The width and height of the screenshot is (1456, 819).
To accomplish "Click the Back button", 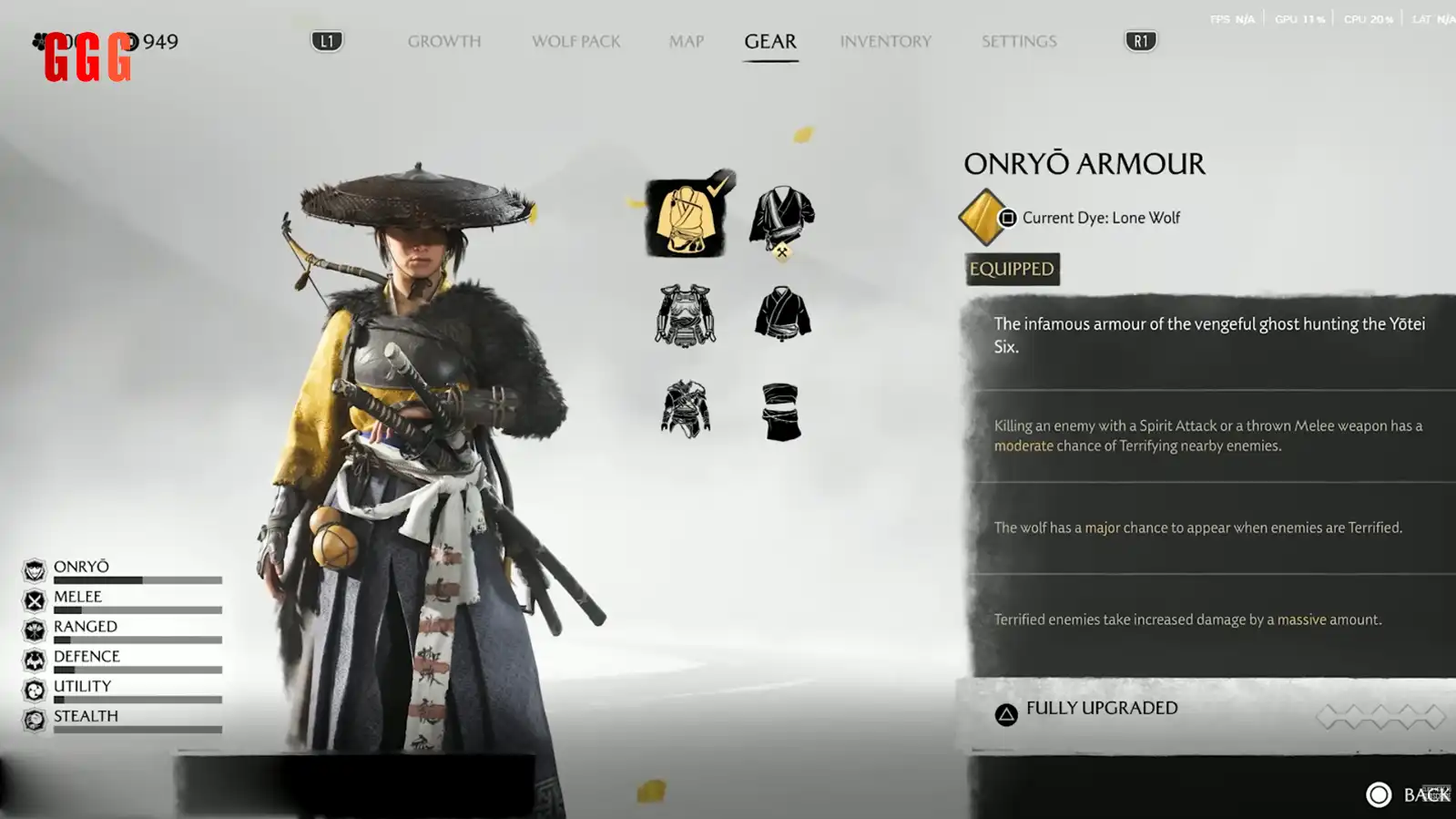I will click(x=1408, y=794).
